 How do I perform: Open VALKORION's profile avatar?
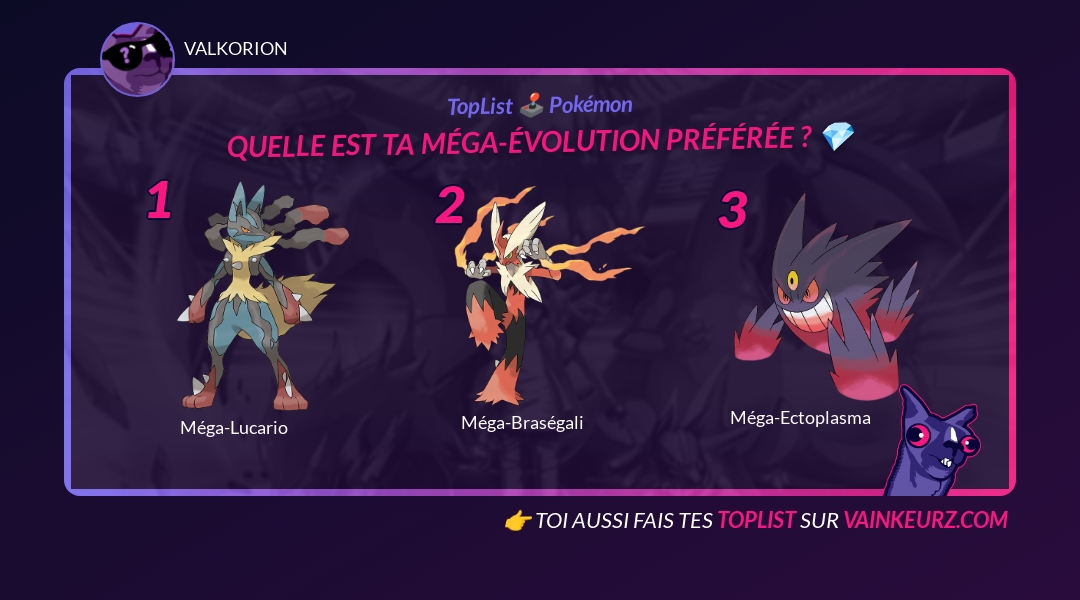137,59
